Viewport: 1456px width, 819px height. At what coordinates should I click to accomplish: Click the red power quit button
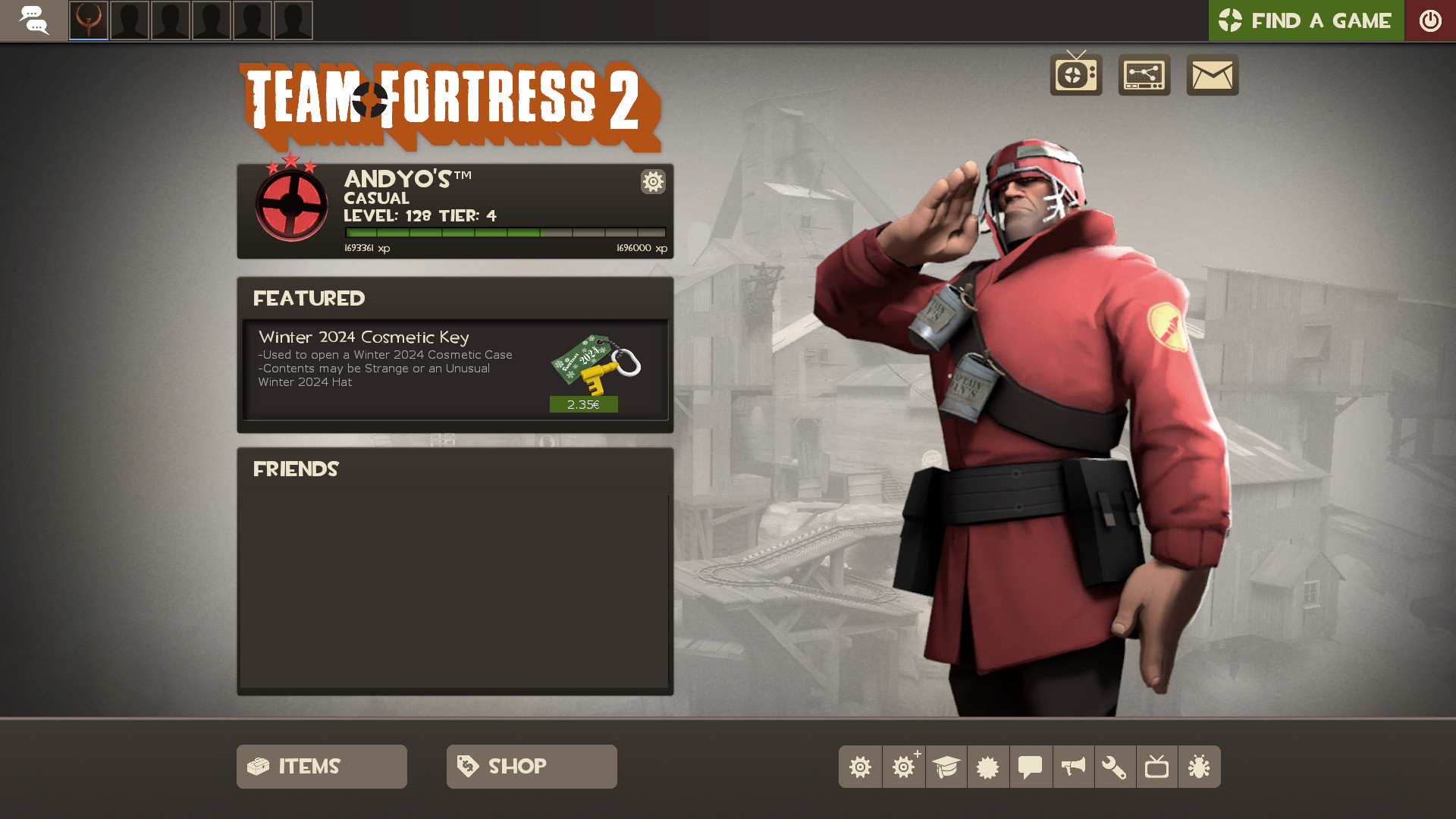(1430, 20)
